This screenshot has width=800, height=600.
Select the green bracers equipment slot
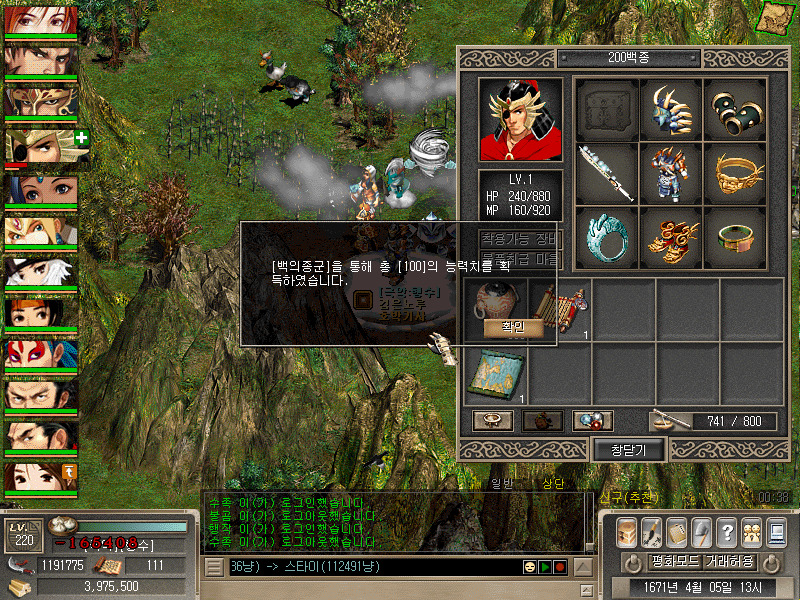click(737, 110)
